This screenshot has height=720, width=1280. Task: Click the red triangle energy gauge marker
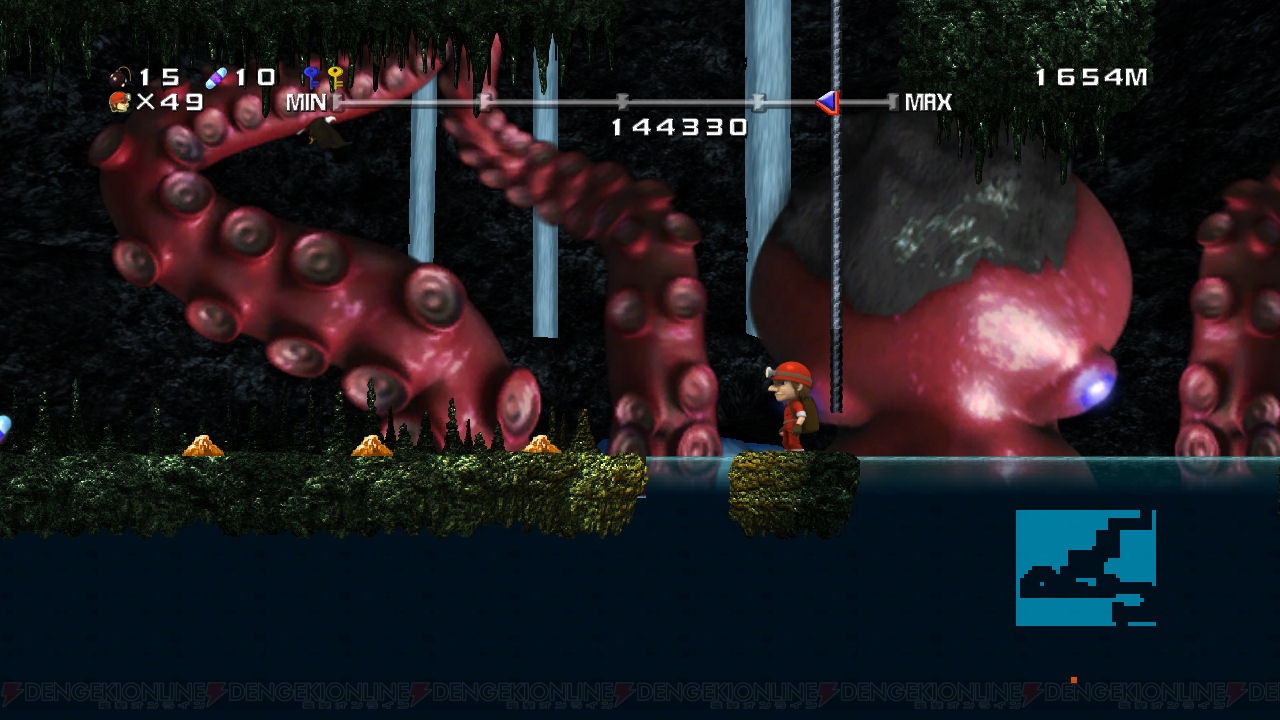pyautogui.click(x=827, y=102)
